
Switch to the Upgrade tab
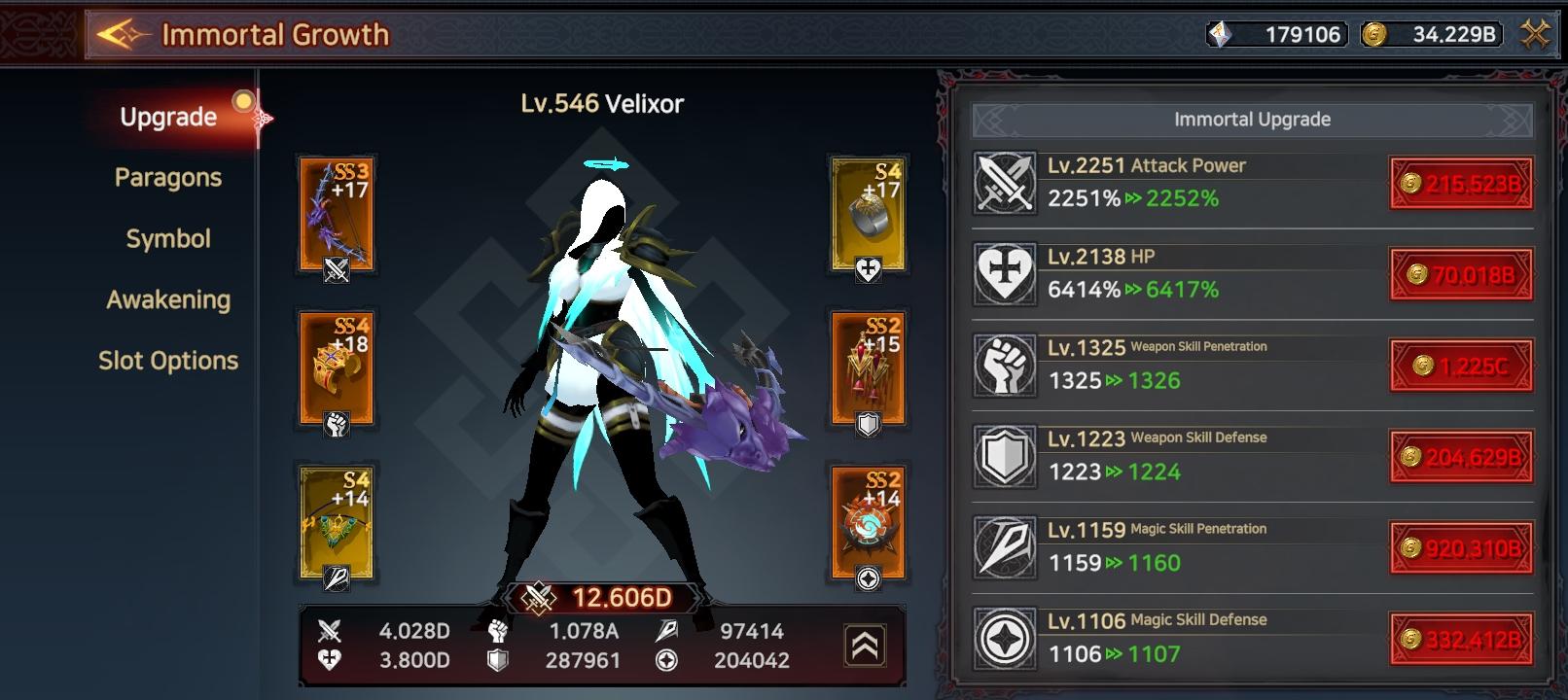pos(168,117)
